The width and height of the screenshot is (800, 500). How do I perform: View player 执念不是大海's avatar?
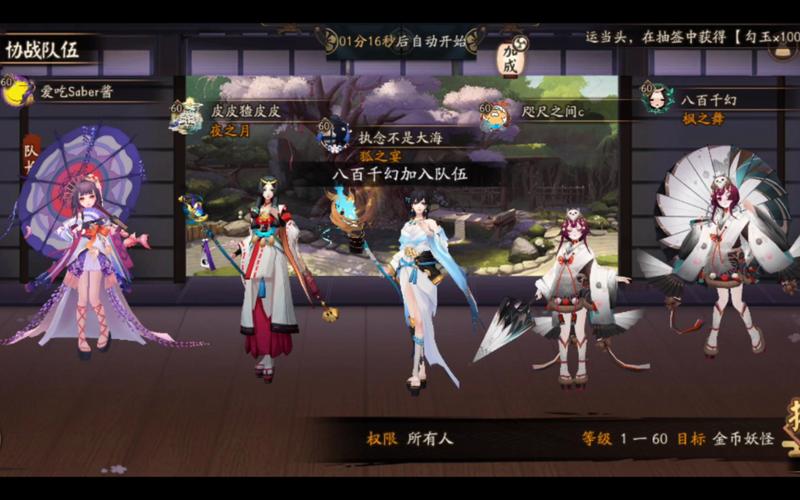(x=334, y=133)
